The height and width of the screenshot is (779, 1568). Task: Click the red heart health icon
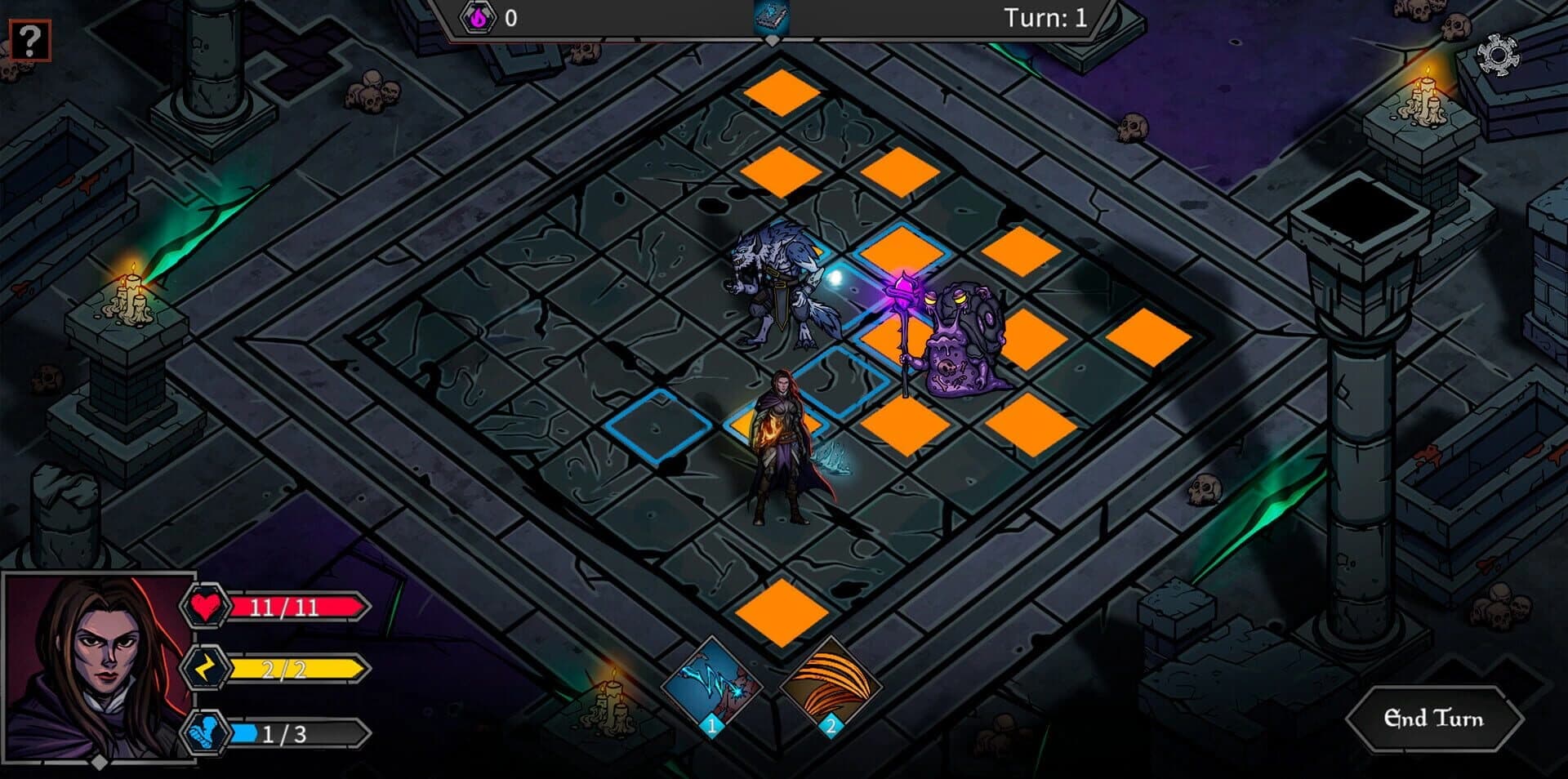[206, 607]
